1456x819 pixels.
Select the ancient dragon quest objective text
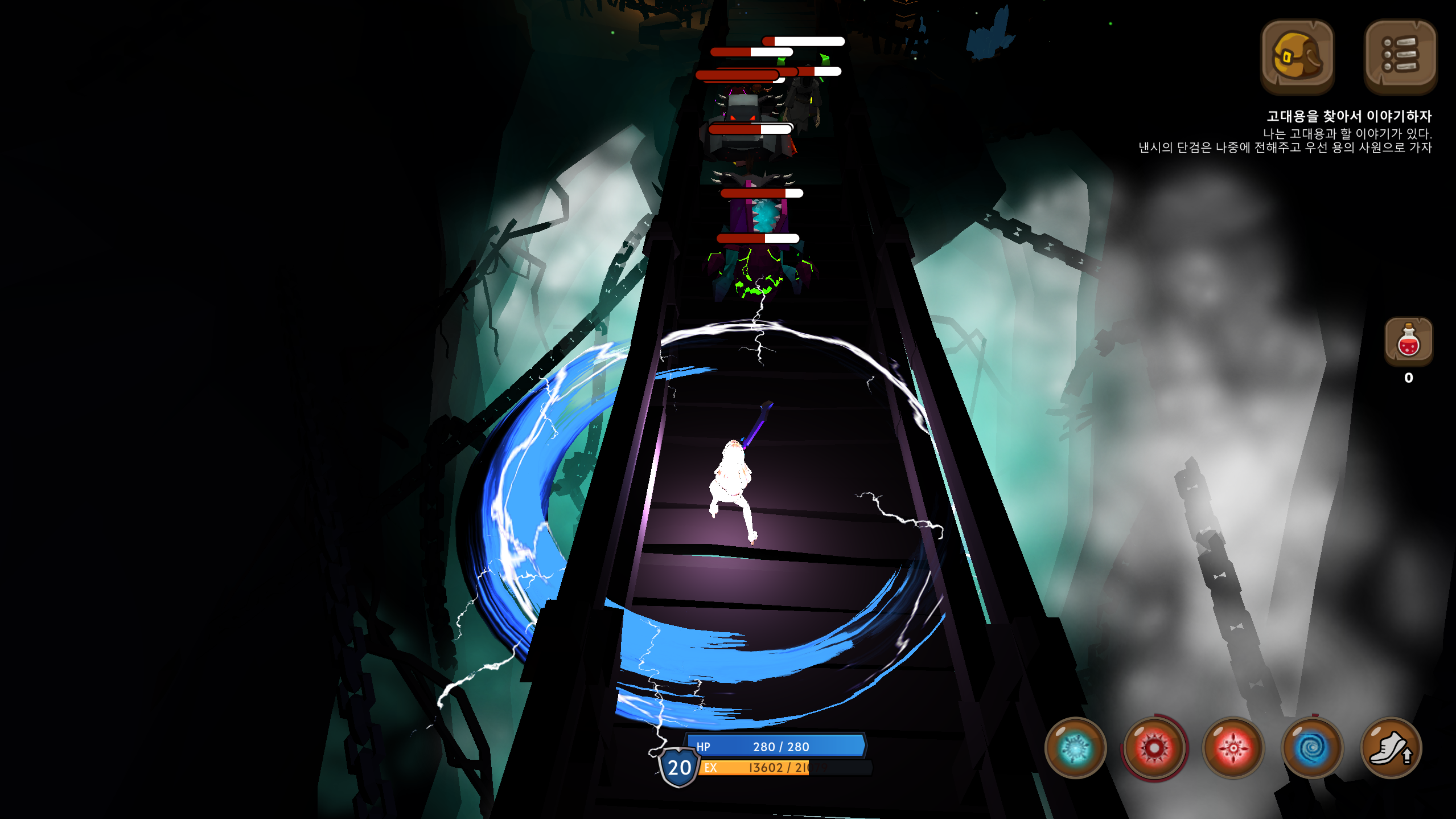pos(1348,117)
